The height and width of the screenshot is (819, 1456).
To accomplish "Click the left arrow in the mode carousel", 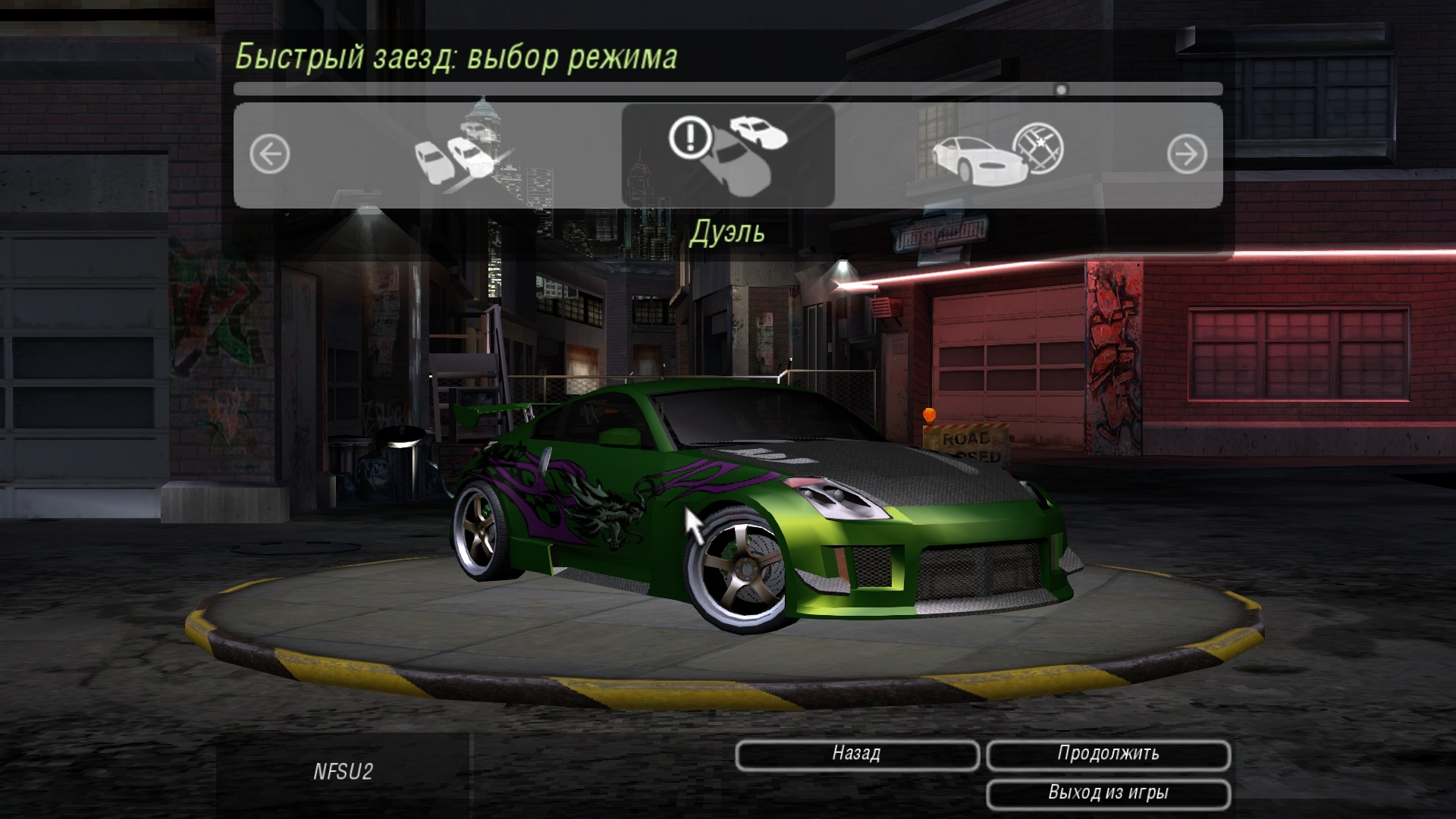I will pyautogui.click(x=270, y=155).
